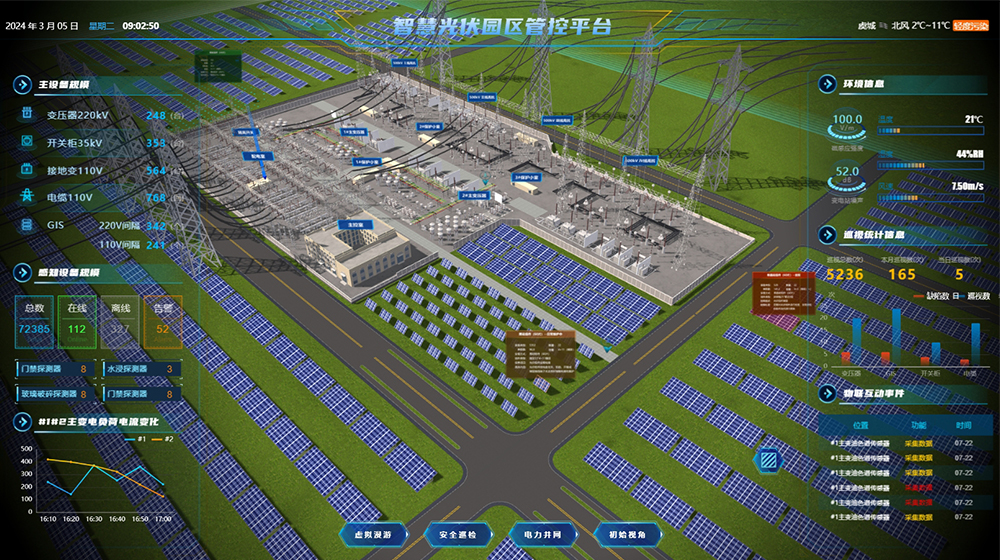The width and height of the screenshot is (1000, 560).
Task: Open the 告警 alarm devices tile
Action: [162, 322]
